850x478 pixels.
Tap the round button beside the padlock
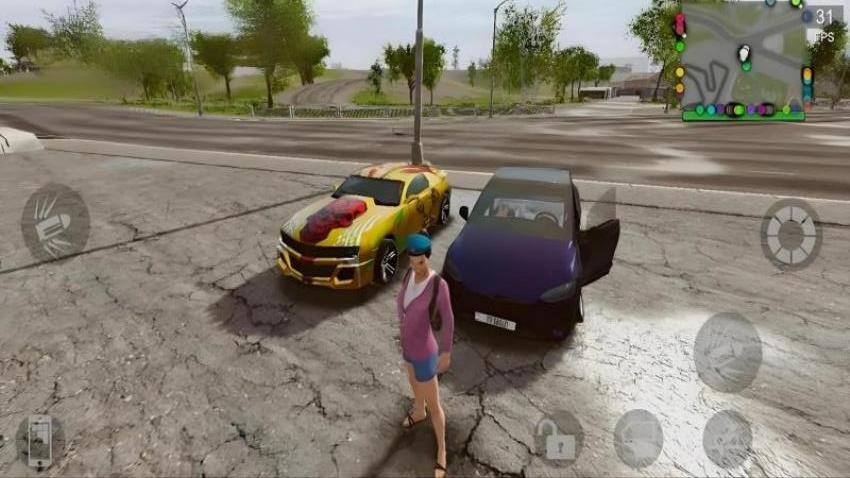[x=638, y=438]
